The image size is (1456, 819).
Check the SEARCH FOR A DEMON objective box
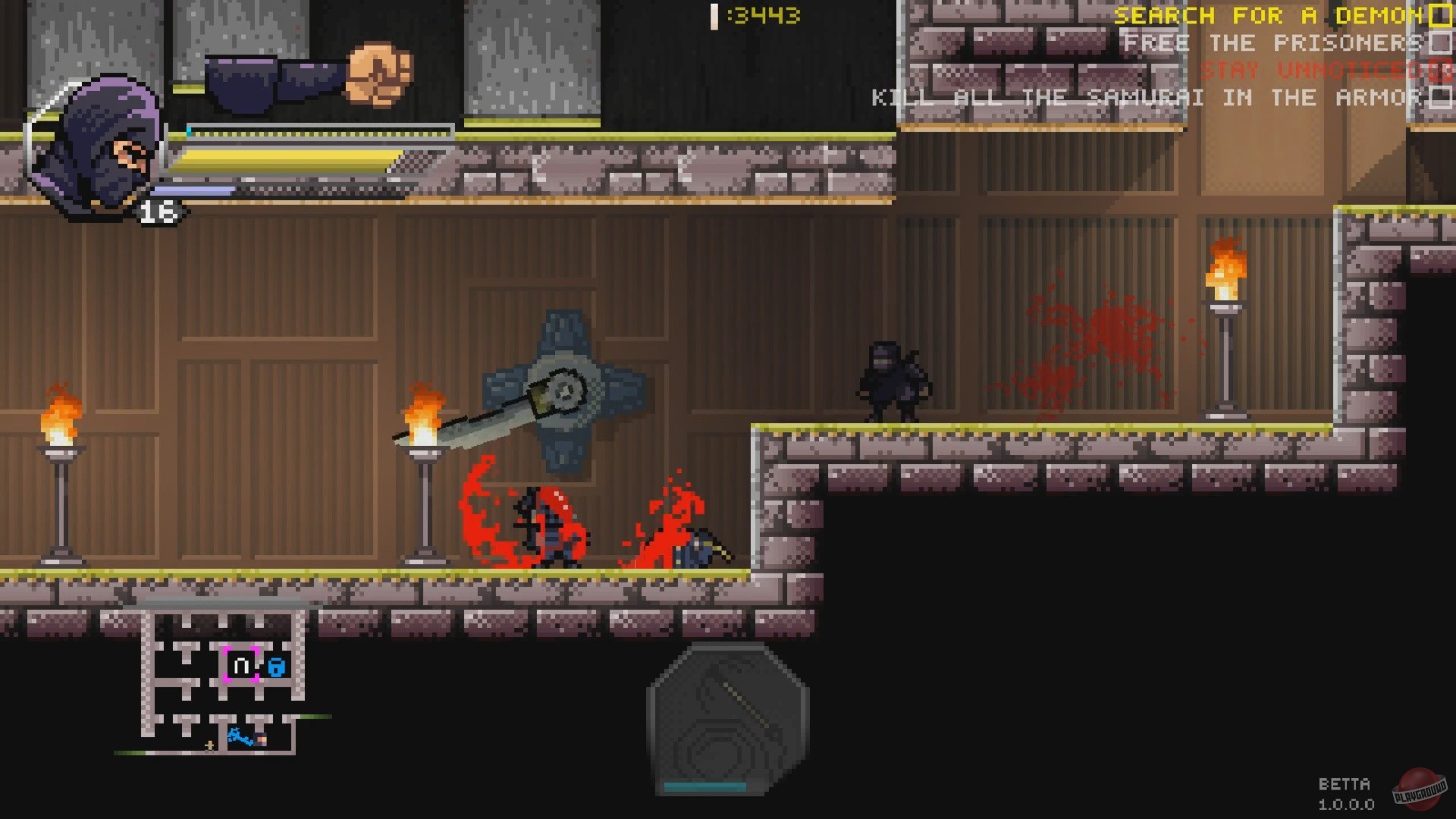point(1439,15)
